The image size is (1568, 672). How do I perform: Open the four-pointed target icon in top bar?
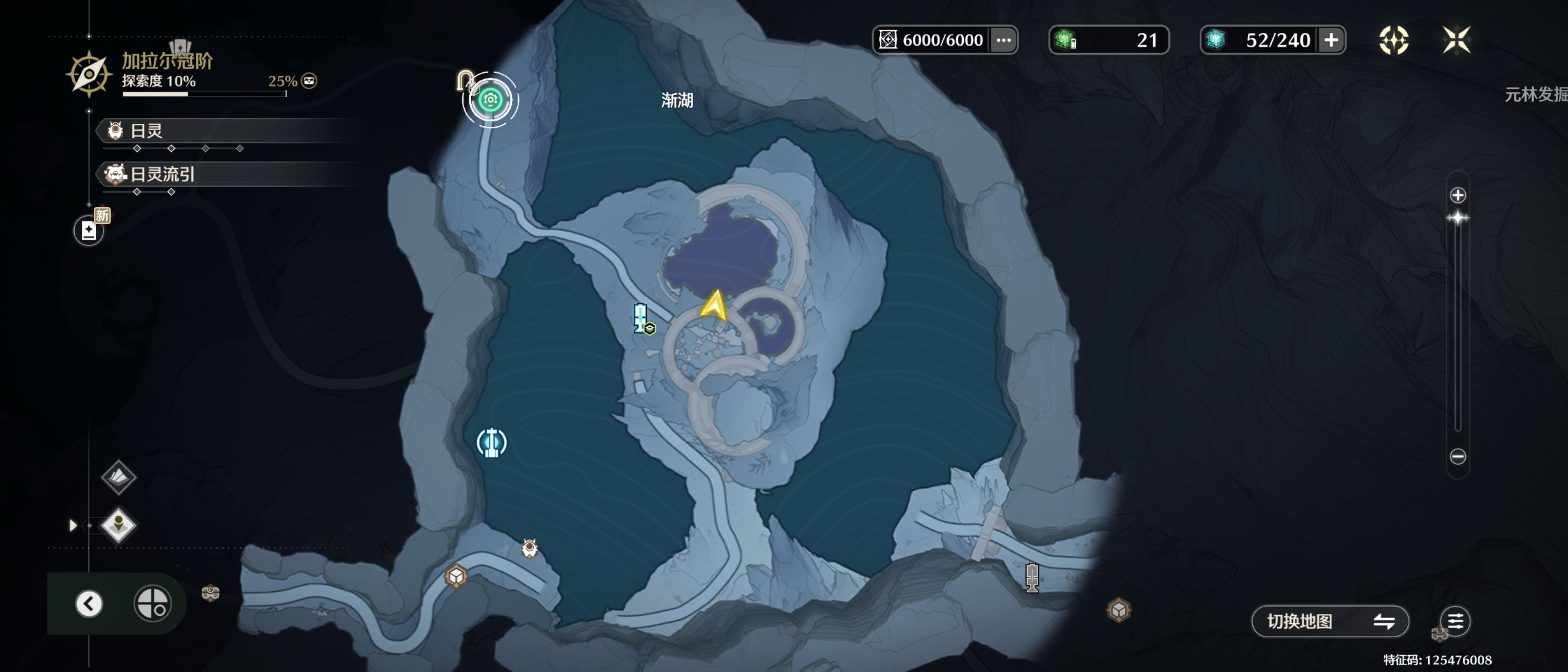coord(1393,40)
